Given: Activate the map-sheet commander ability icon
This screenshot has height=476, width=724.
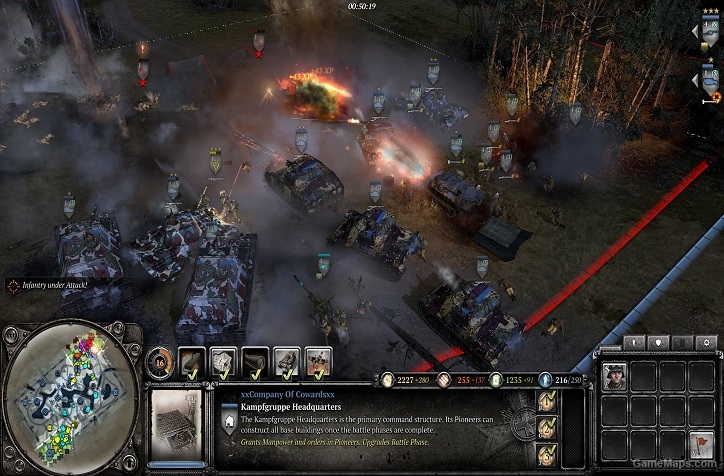Looking at the screenshot, I should [x=224, y=360].
